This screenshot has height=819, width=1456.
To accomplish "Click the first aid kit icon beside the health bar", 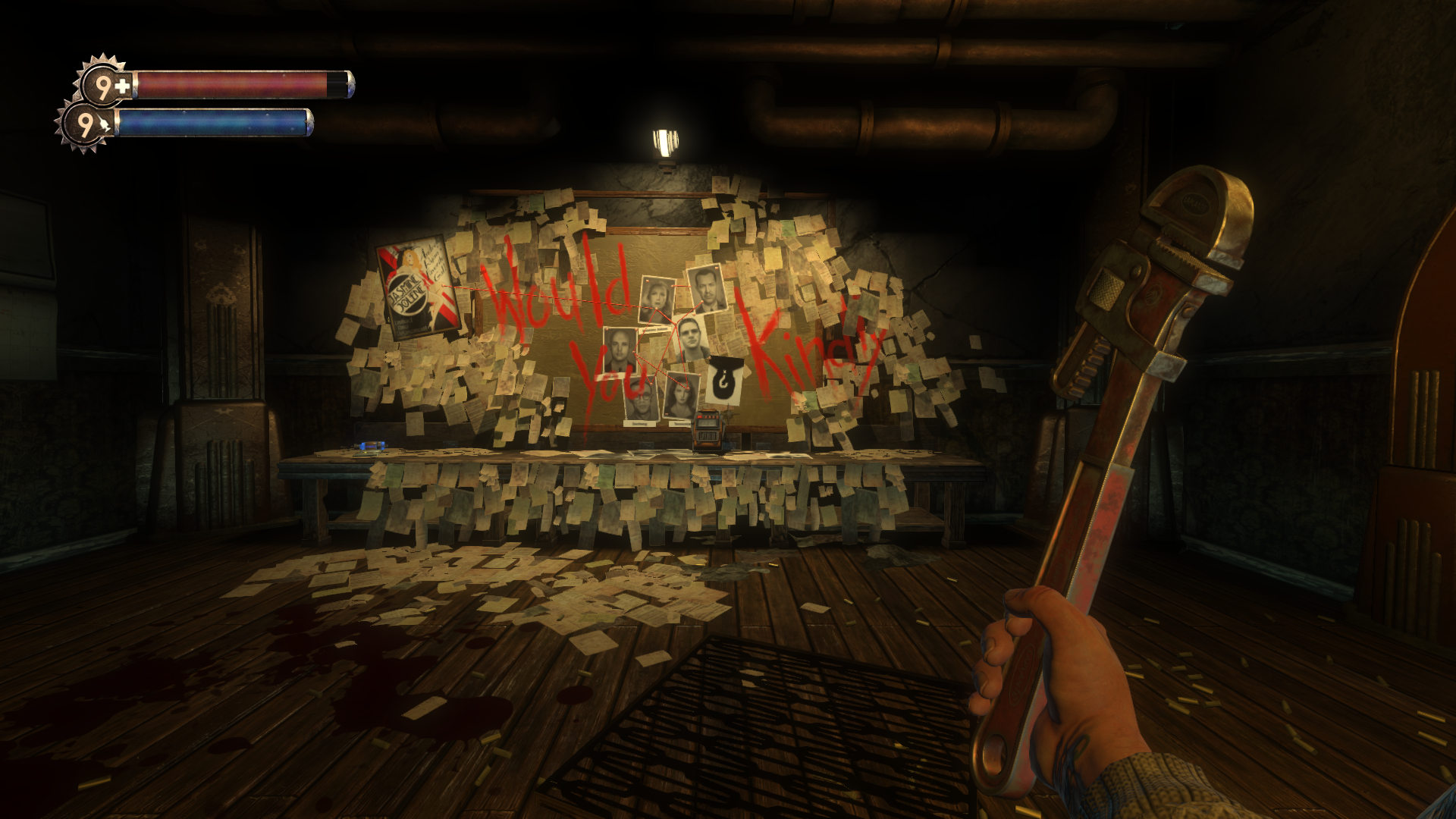I will (x=123, y=83).
